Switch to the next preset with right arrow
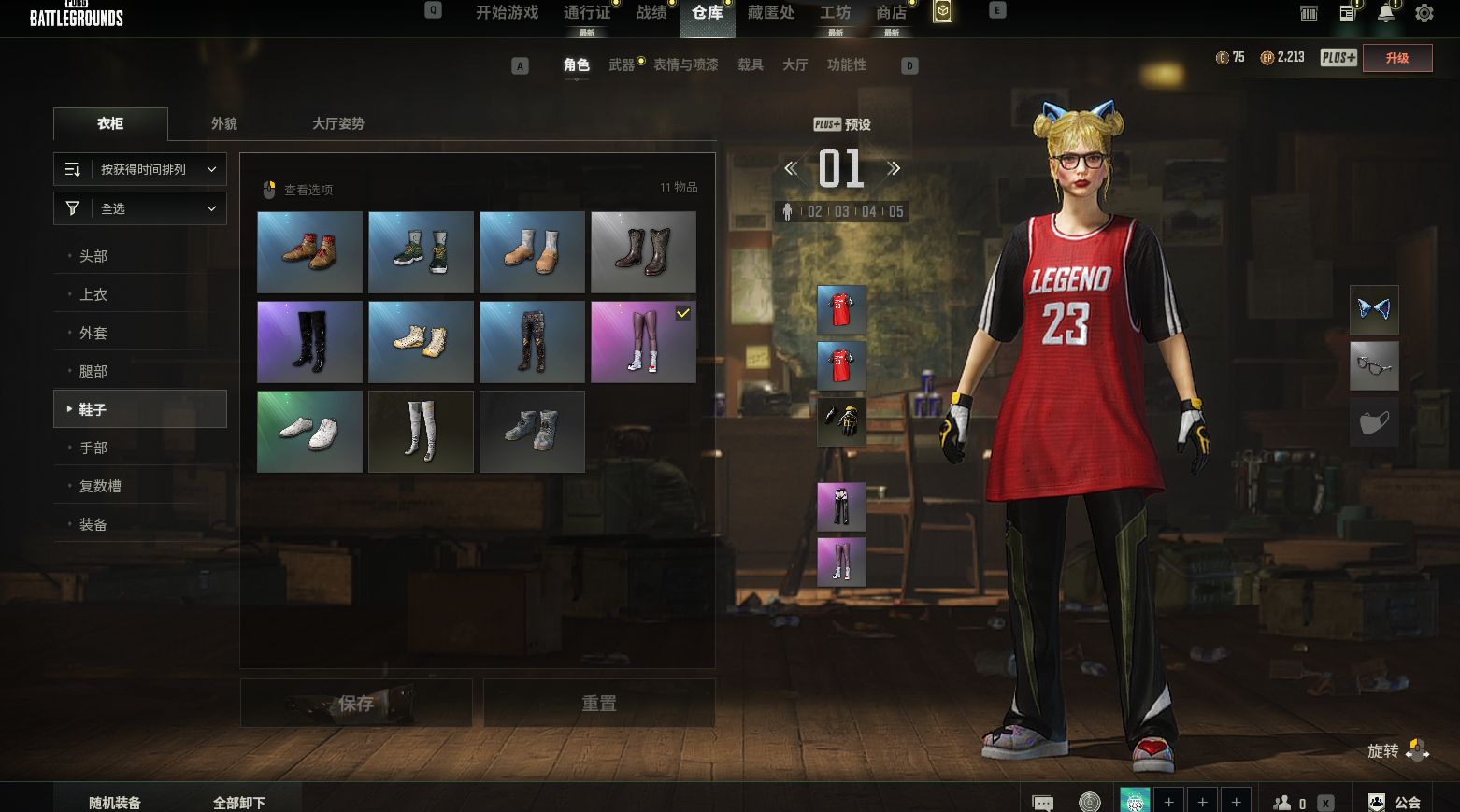 coord(894,168)
